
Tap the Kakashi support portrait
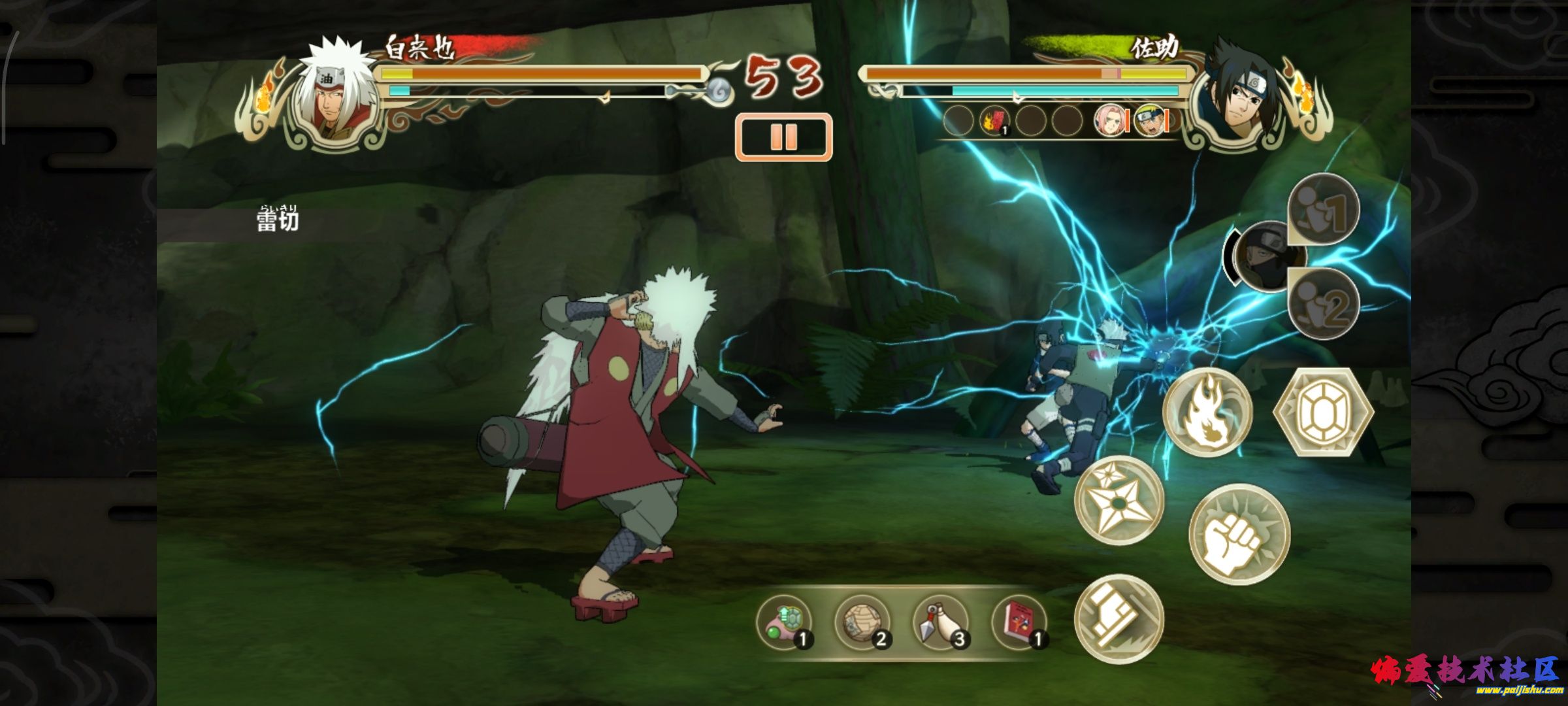click(x=1264, y=256)
